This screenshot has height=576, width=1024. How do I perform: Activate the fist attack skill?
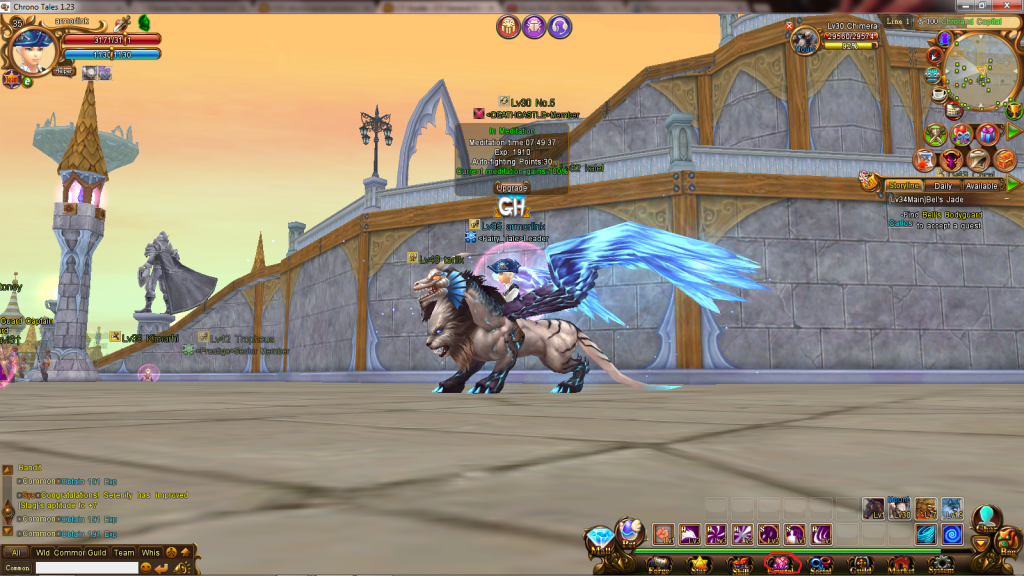663,534
